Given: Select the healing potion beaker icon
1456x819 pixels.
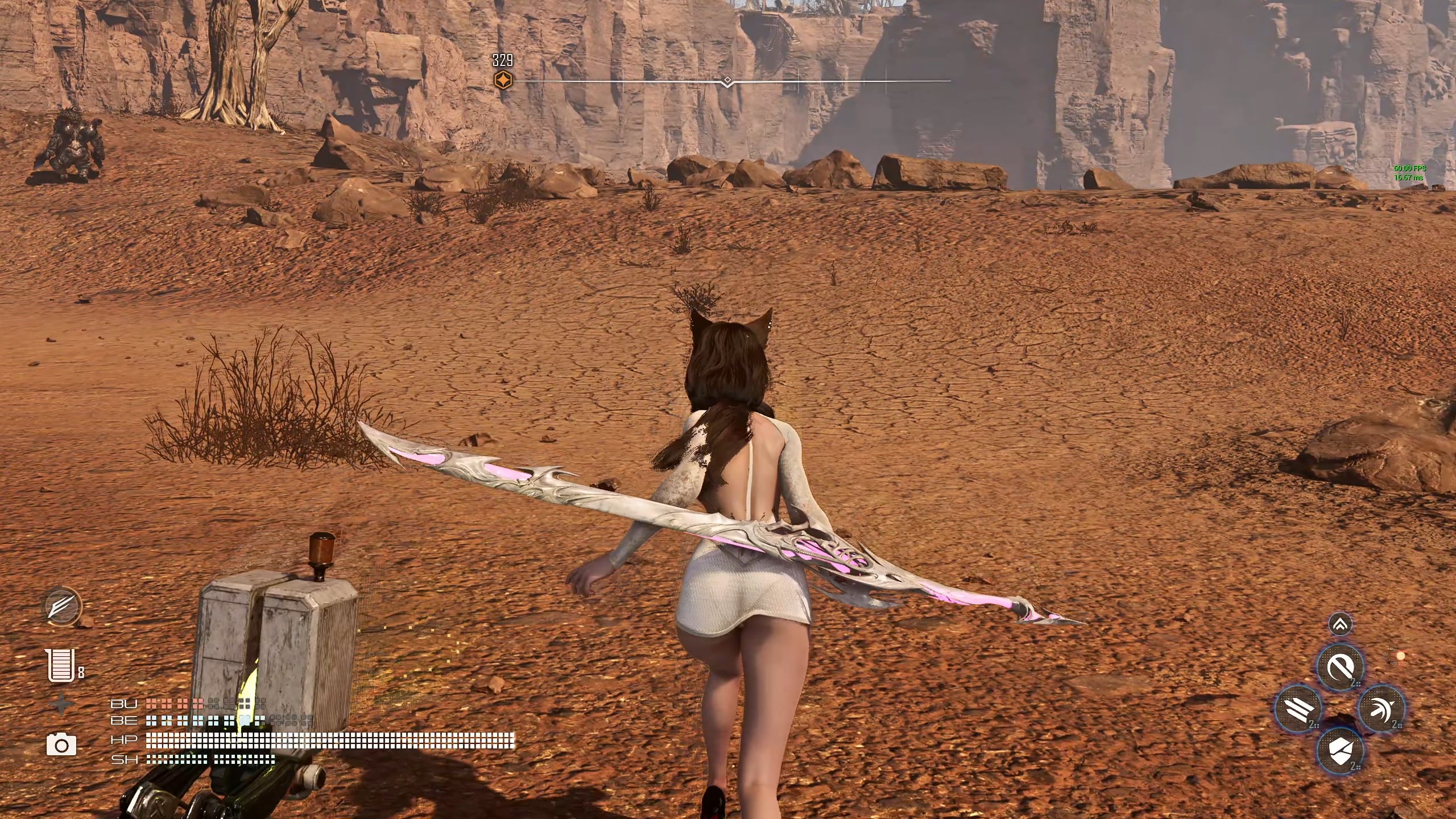Looking at the screenshot, I should pos(61,665).
